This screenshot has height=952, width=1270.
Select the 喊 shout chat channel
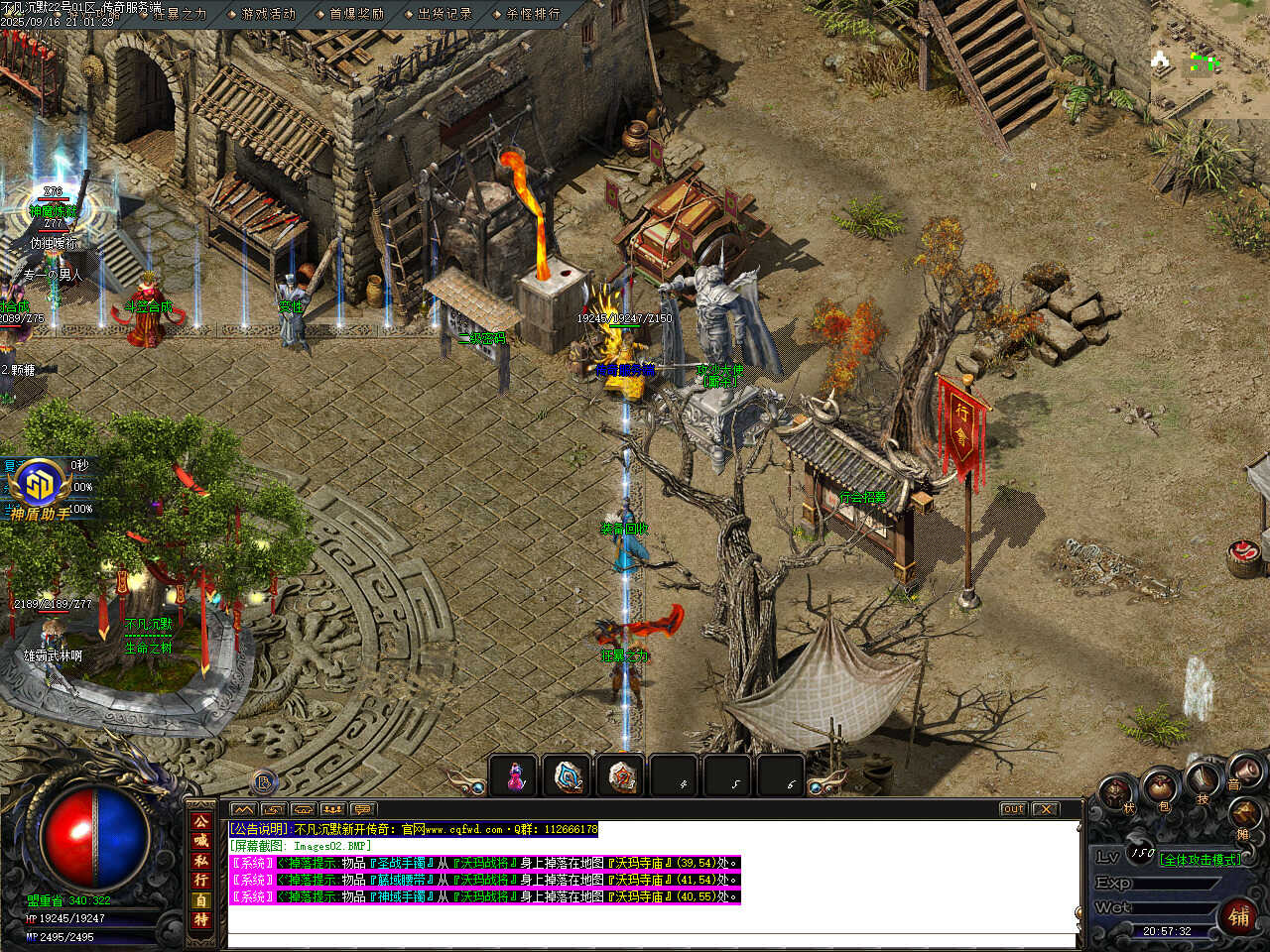click(x=201, y=841)
